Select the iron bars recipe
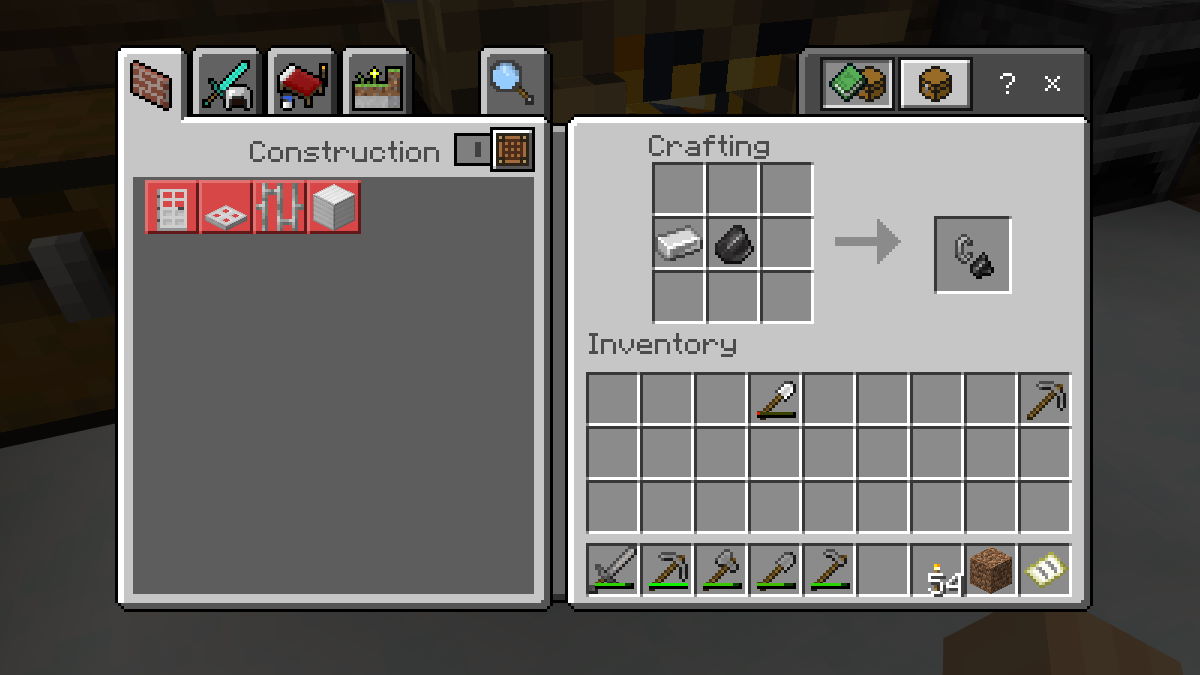This screenshot has width=1200, height=675. click(280, 207)
